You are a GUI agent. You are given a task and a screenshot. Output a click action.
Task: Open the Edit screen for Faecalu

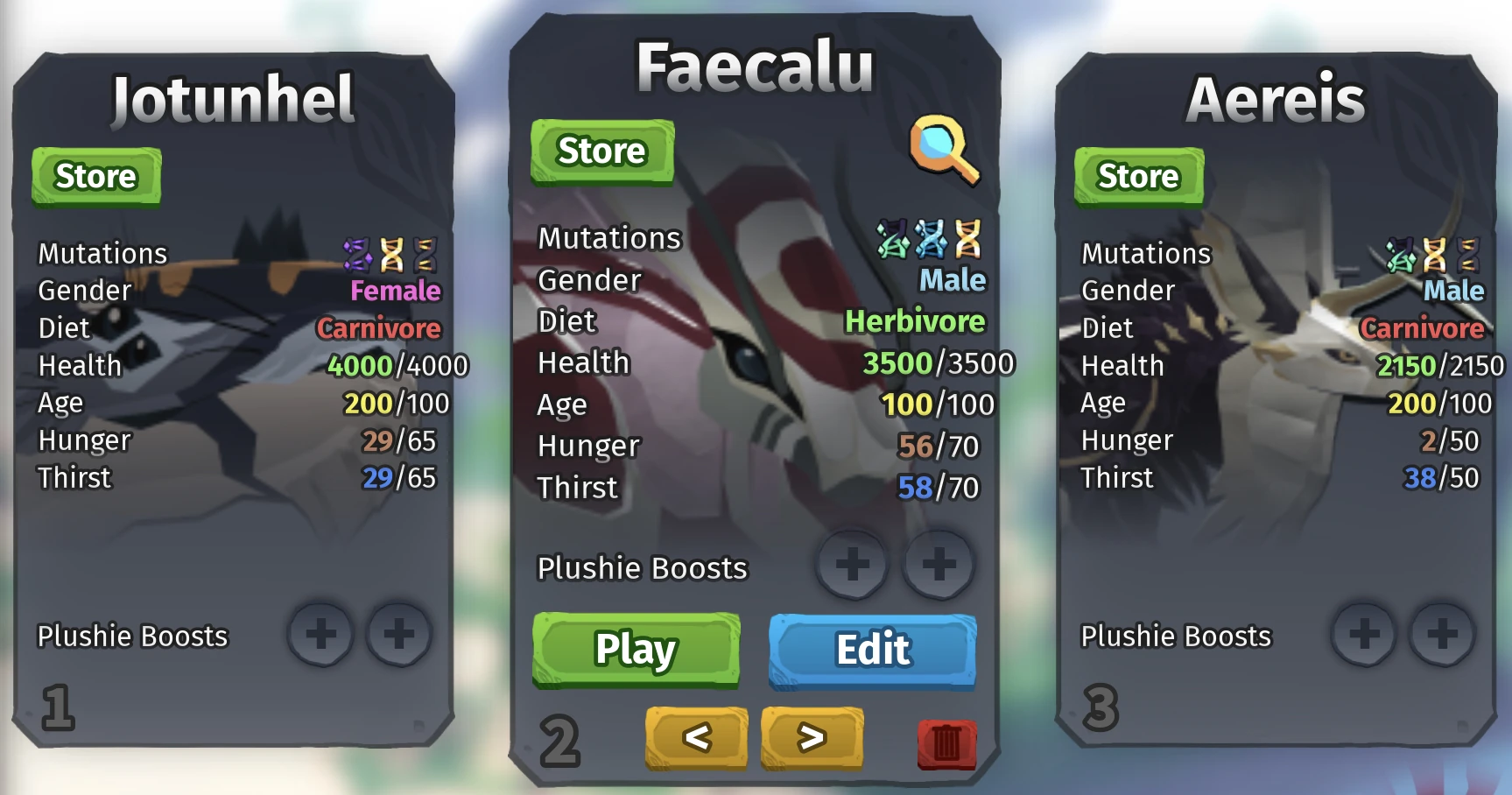(x=872, y=650)
